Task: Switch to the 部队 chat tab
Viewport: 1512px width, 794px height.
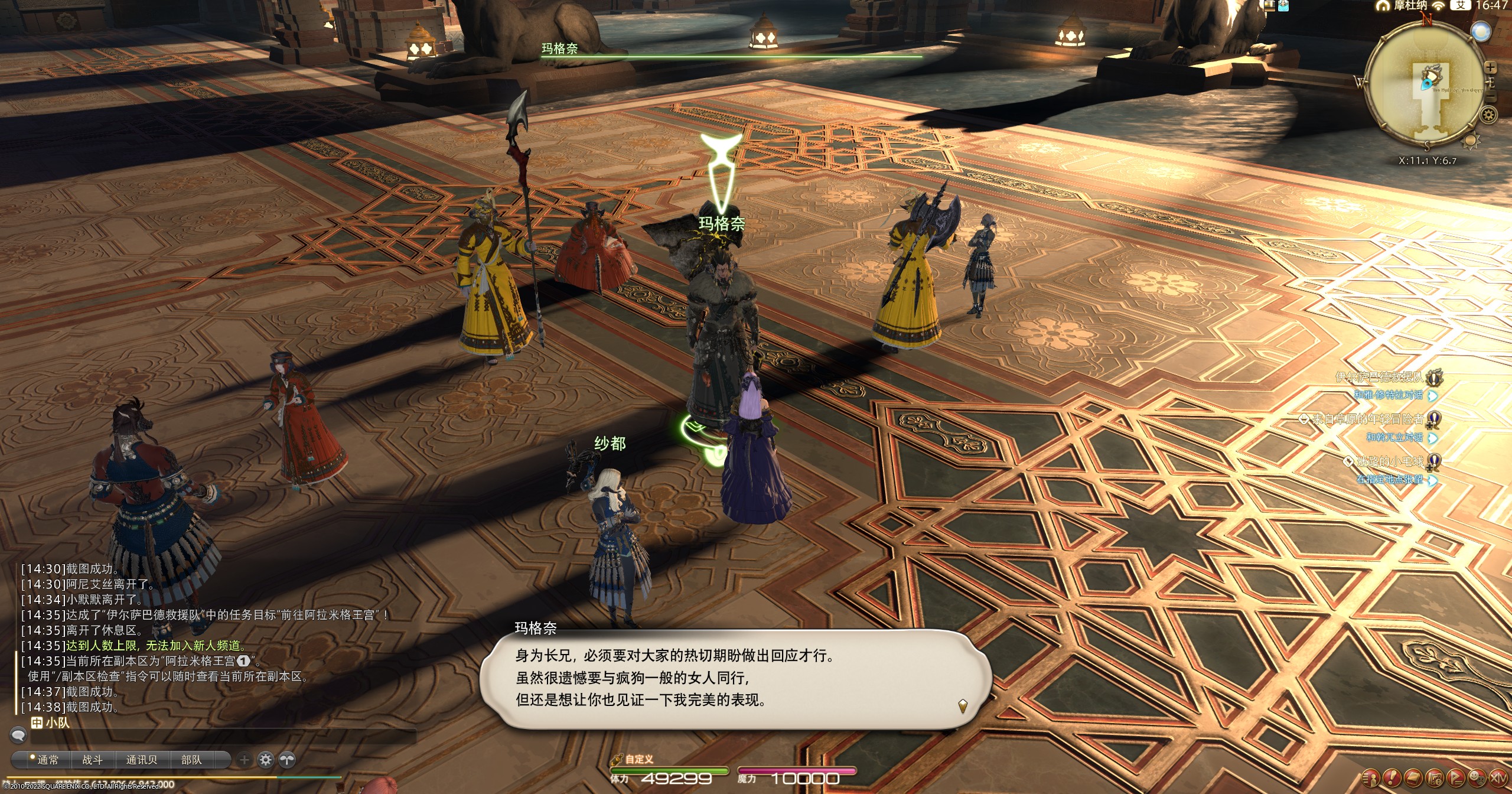Action: (191, 760)
